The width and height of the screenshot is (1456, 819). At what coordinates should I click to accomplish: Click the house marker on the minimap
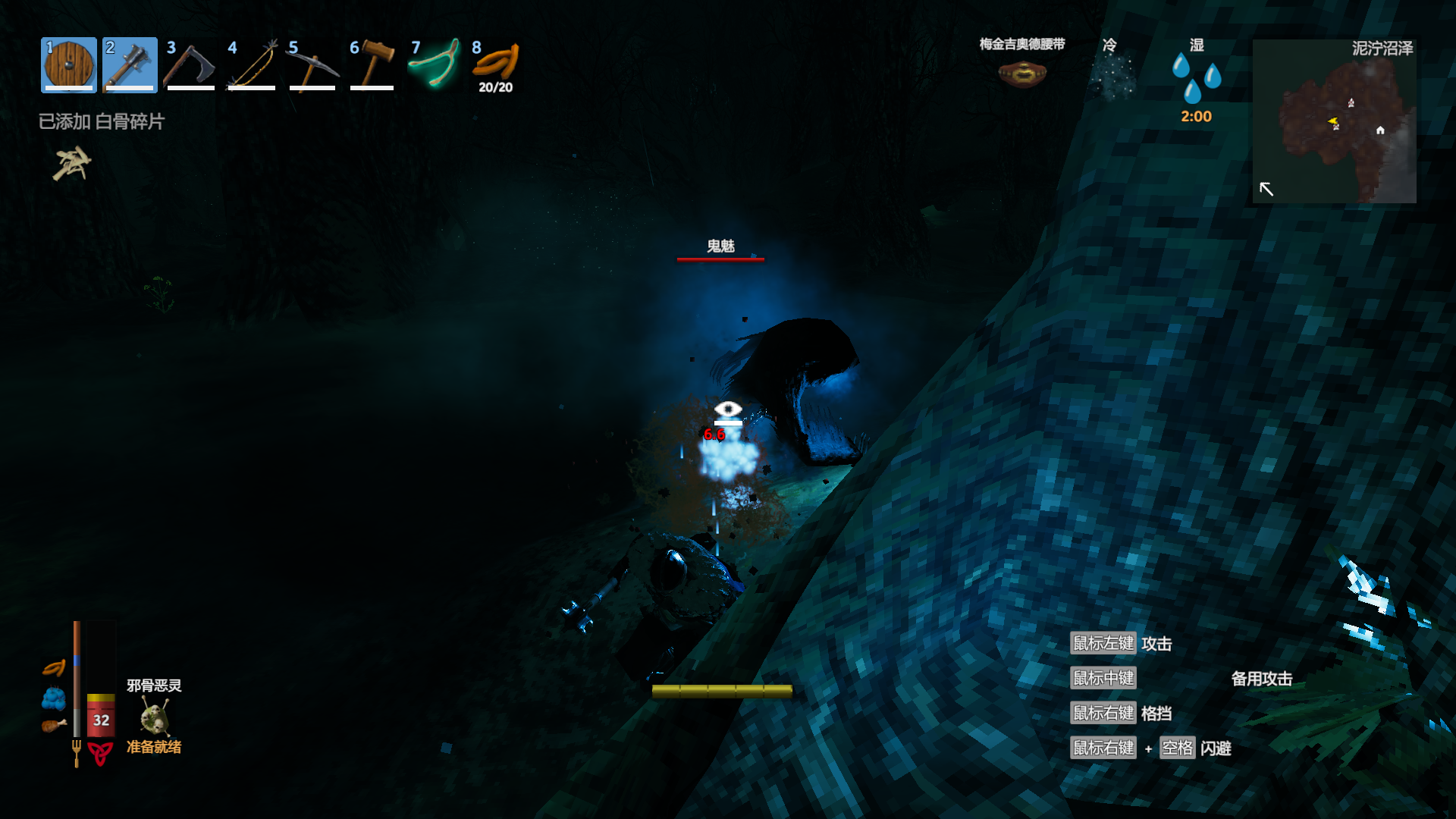click(x=1380, y=130)
